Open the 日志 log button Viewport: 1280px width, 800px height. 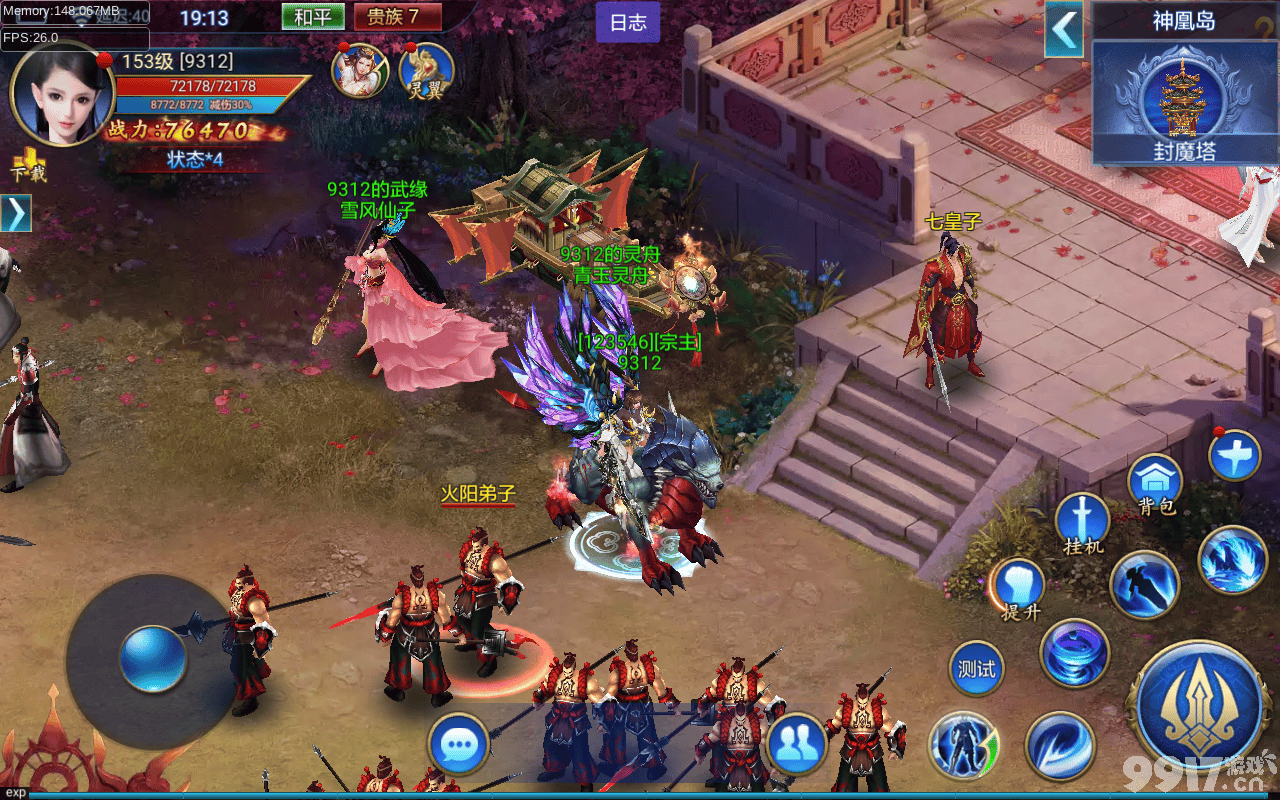[x=628, y=22]
